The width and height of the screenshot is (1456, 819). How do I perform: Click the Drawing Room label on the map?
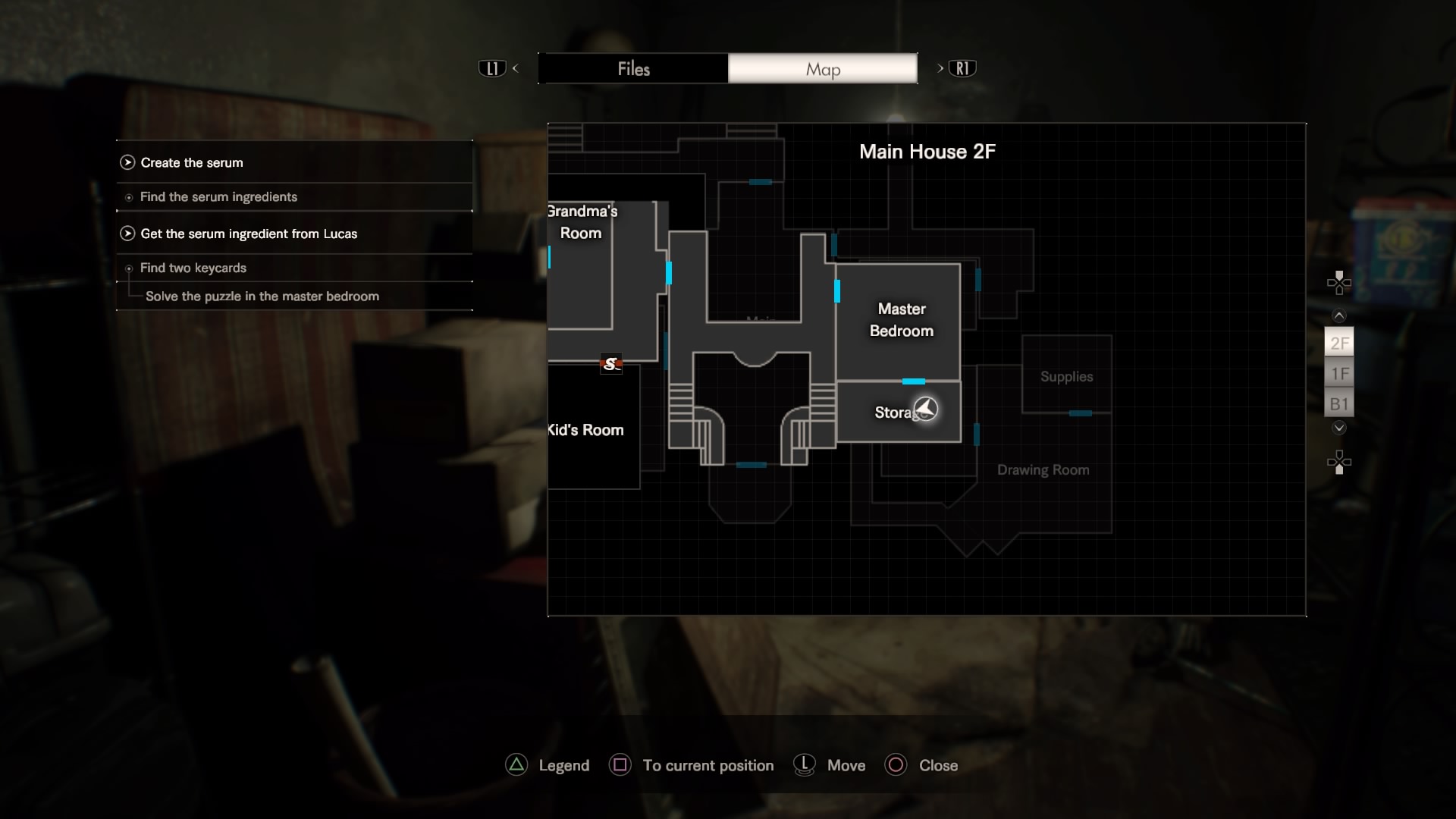pos(1043,470)
